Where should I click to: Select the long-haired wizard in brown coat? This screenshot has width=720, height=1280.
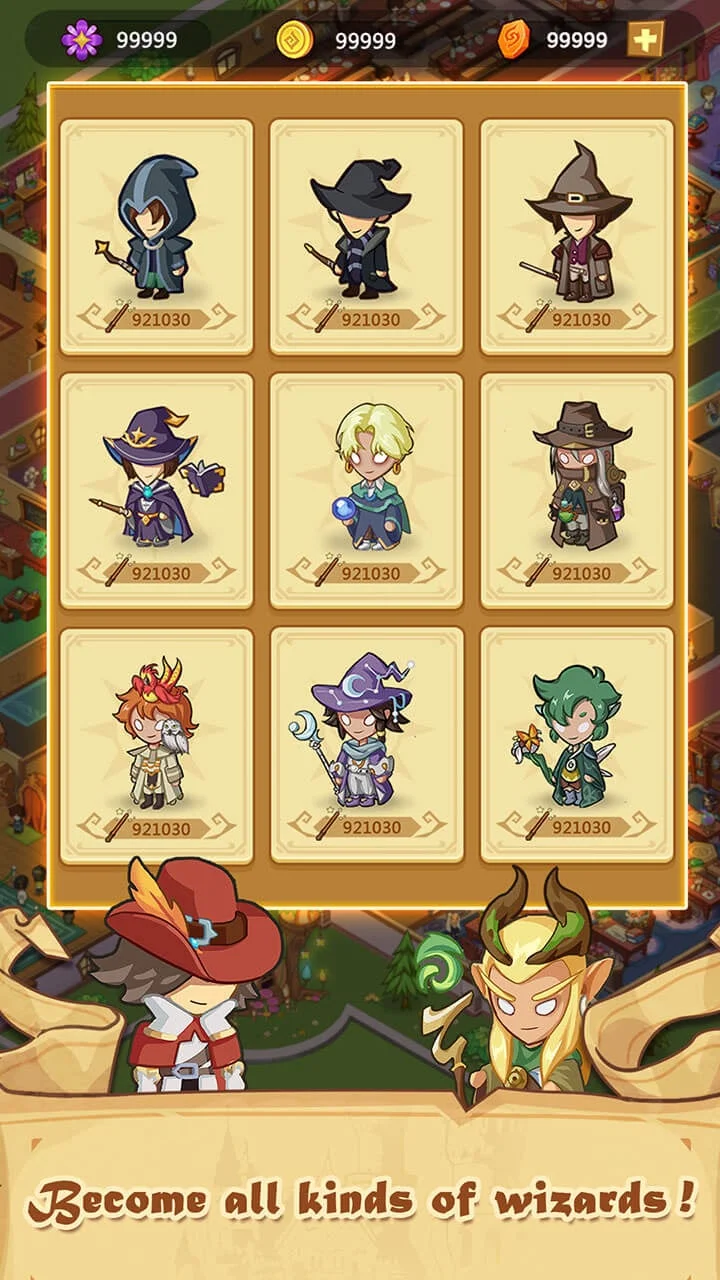(x=577, y=490)
